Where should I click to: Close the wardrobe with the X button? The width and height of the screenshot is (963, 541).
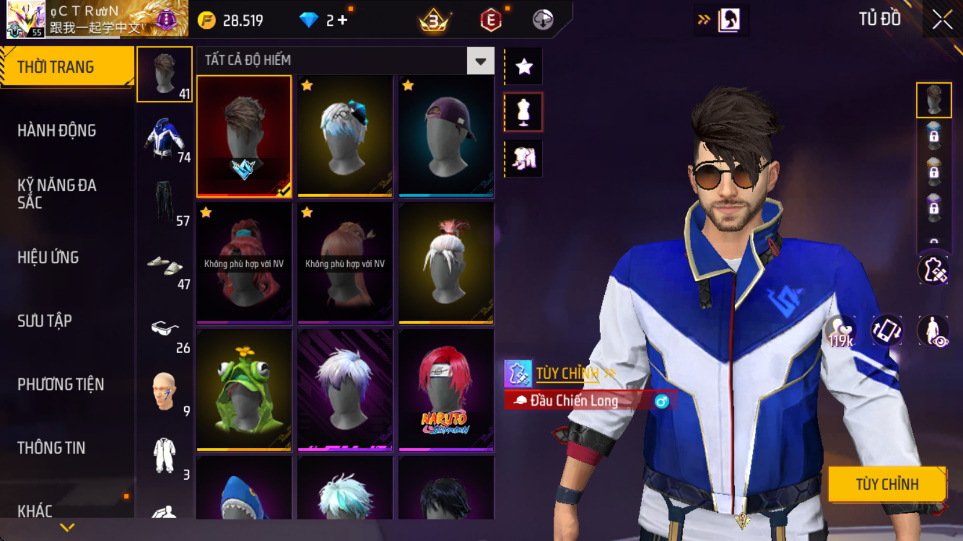pyautogui.click(x=942, y=20)
